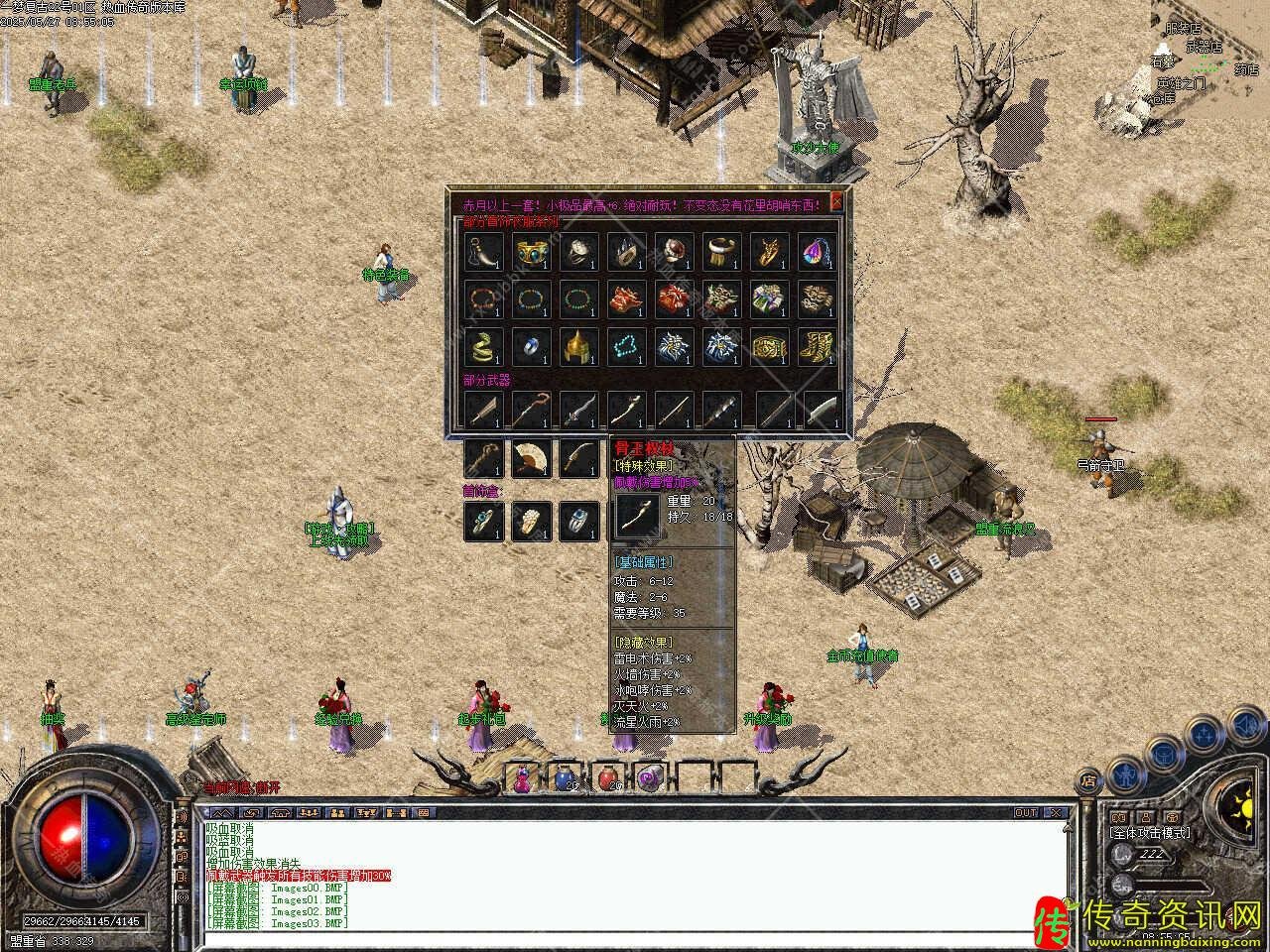This screenshot has width=1270, height=952.
Task: Select the purple gem pendant slot
Action: coord(818,251)
